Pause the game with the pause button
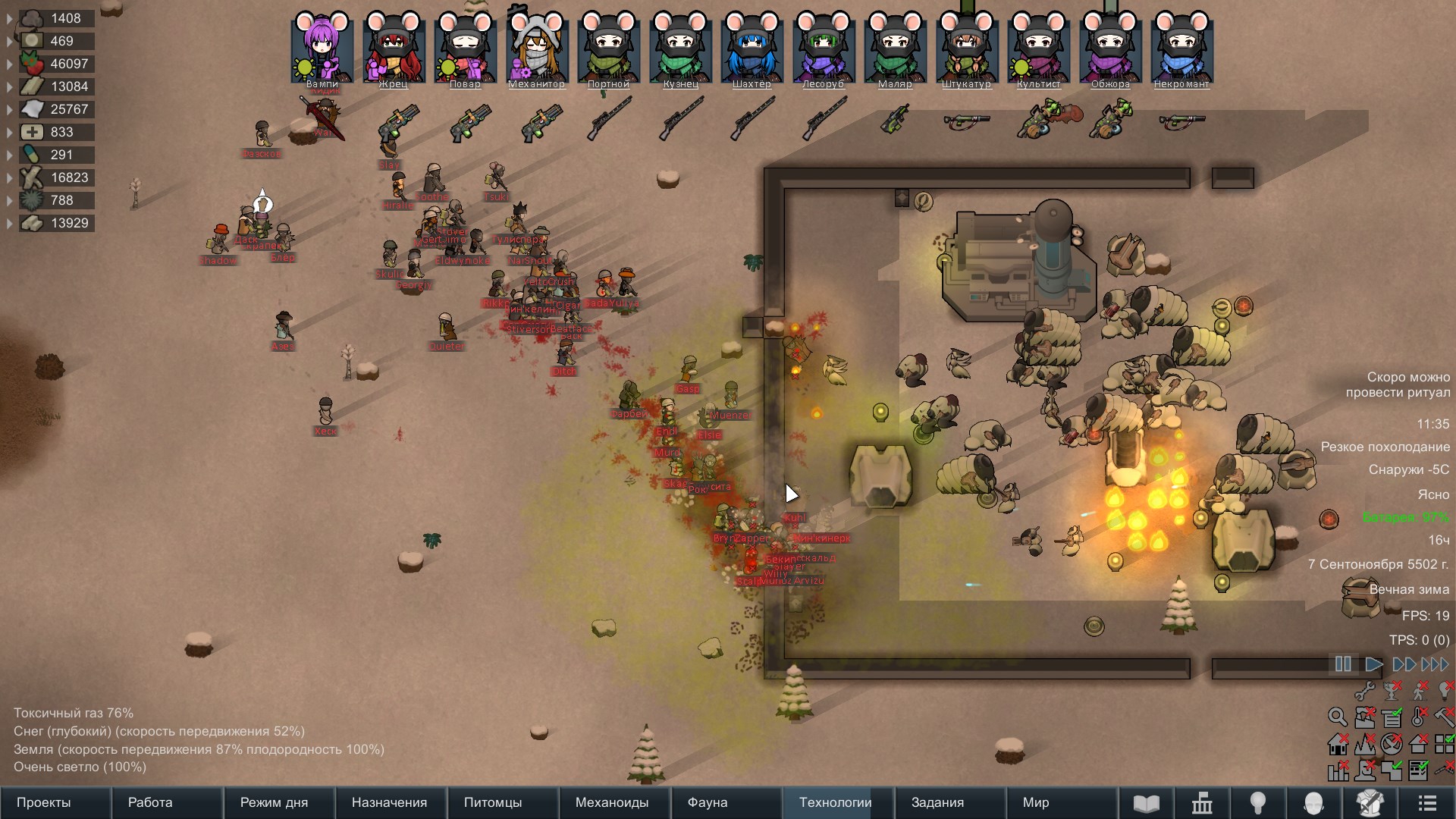Screen dimensions: 1456x819 click(1343, 664)
